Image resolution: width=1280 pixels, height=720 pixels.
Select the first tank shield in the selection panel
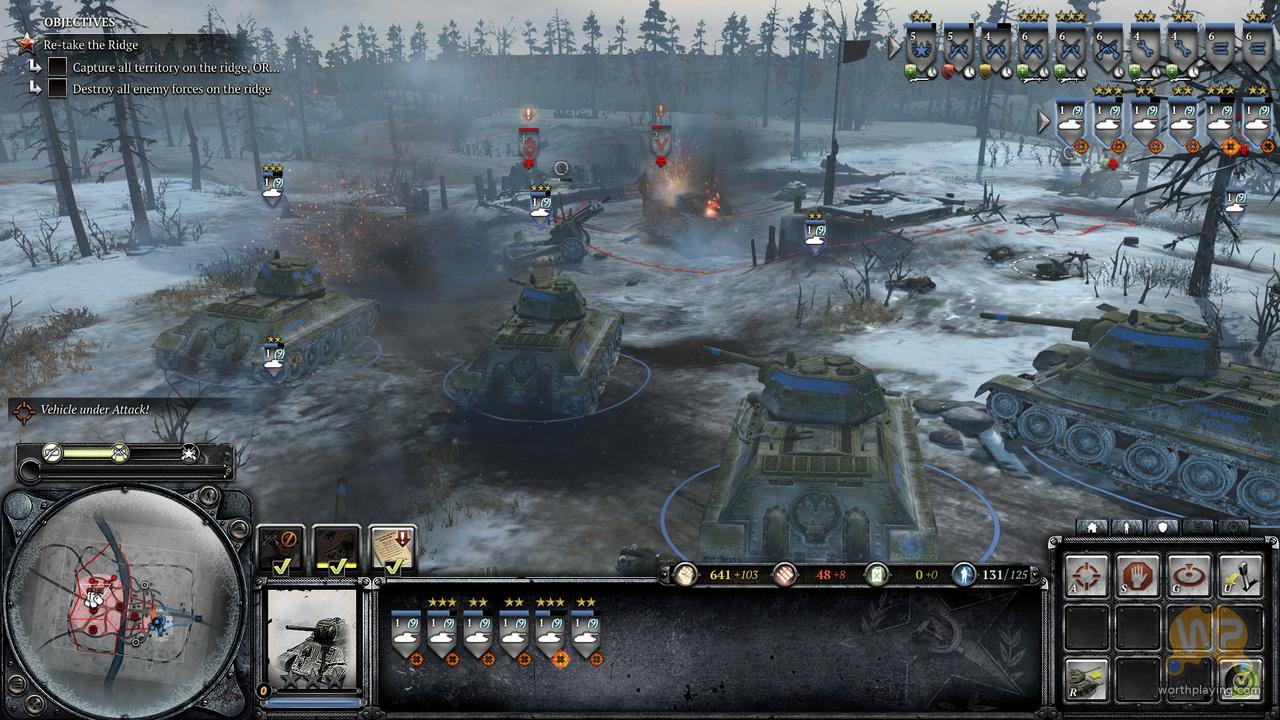click(406, 633)
